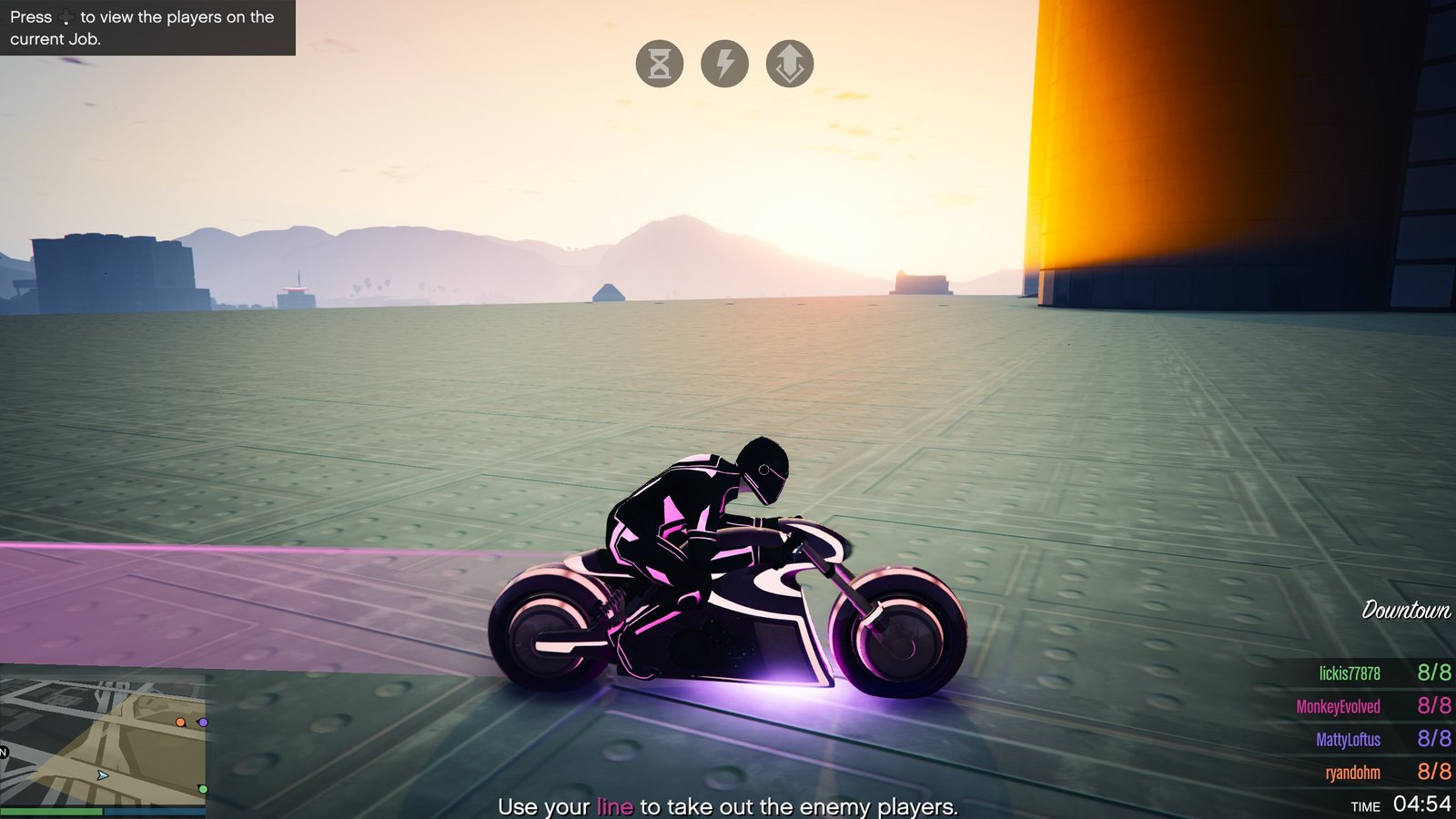This screenshot has width=1456, height=819.
Task: Open the minimap in the corner
Action: (103, 735)
